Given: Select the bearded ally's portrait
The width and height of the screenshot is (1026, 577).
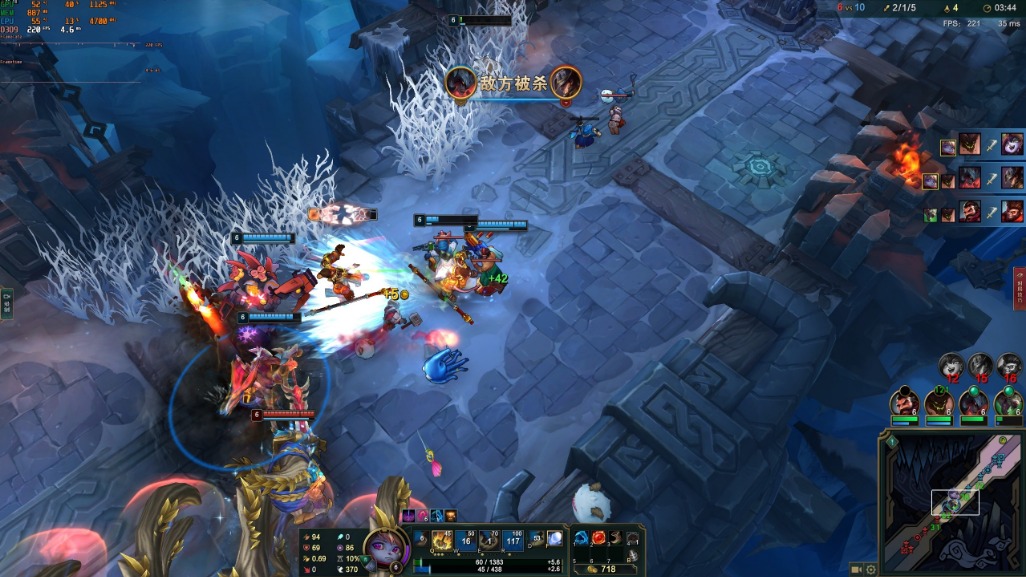Looking at the screenshot, I should (904, 402).
